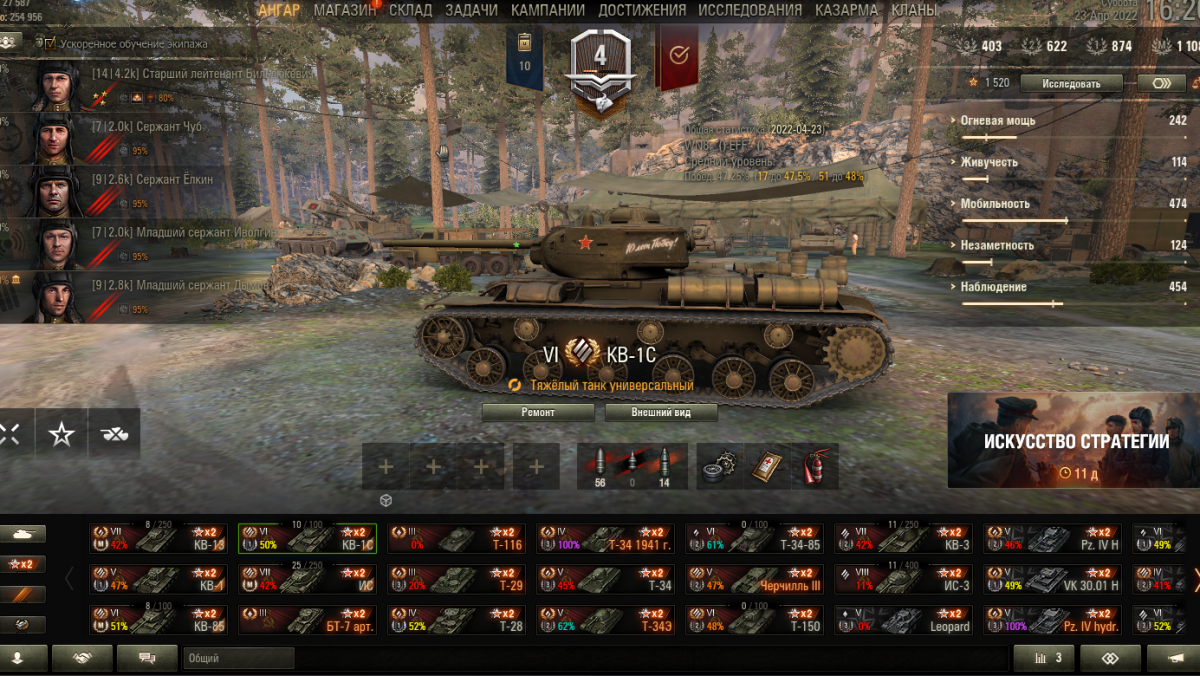The height and width of the screenshot is (676, 1200).
Task: Open the ЗАДАЧИ menu
Action: click(x=471, y=10)
